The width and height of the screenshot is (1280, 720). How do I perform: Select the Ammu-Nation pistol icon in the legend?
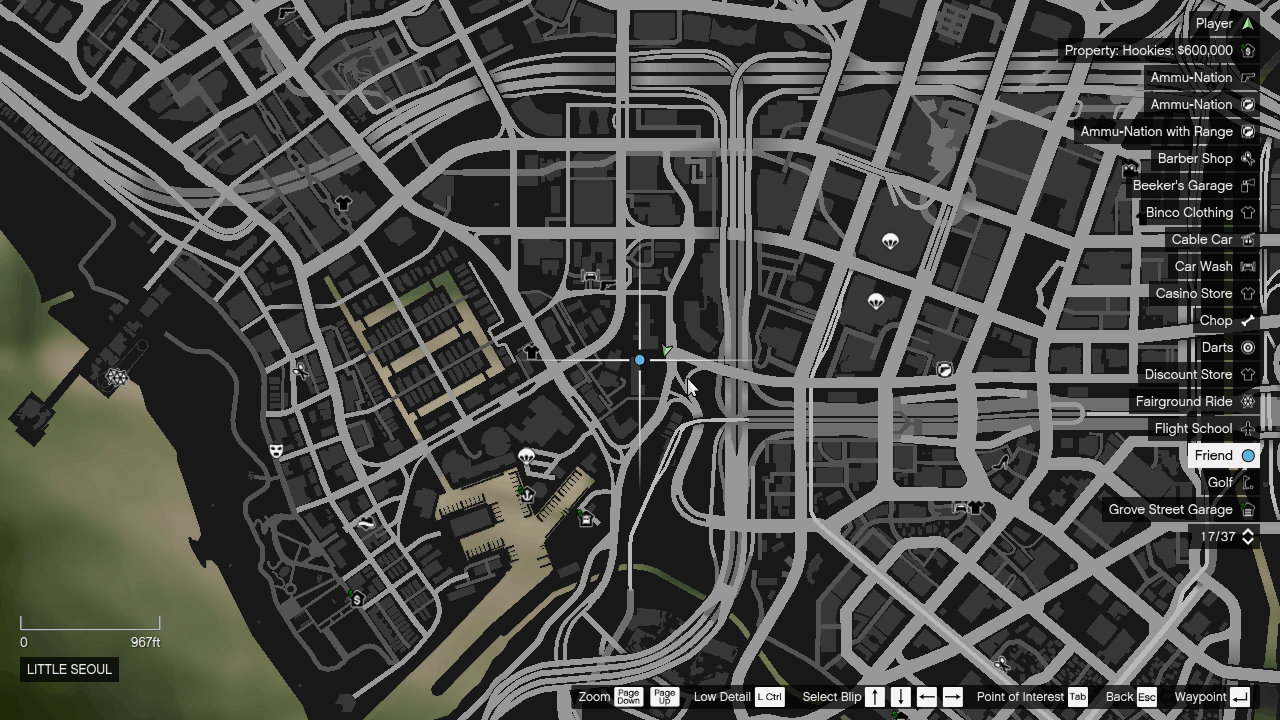click(1246, 77)
